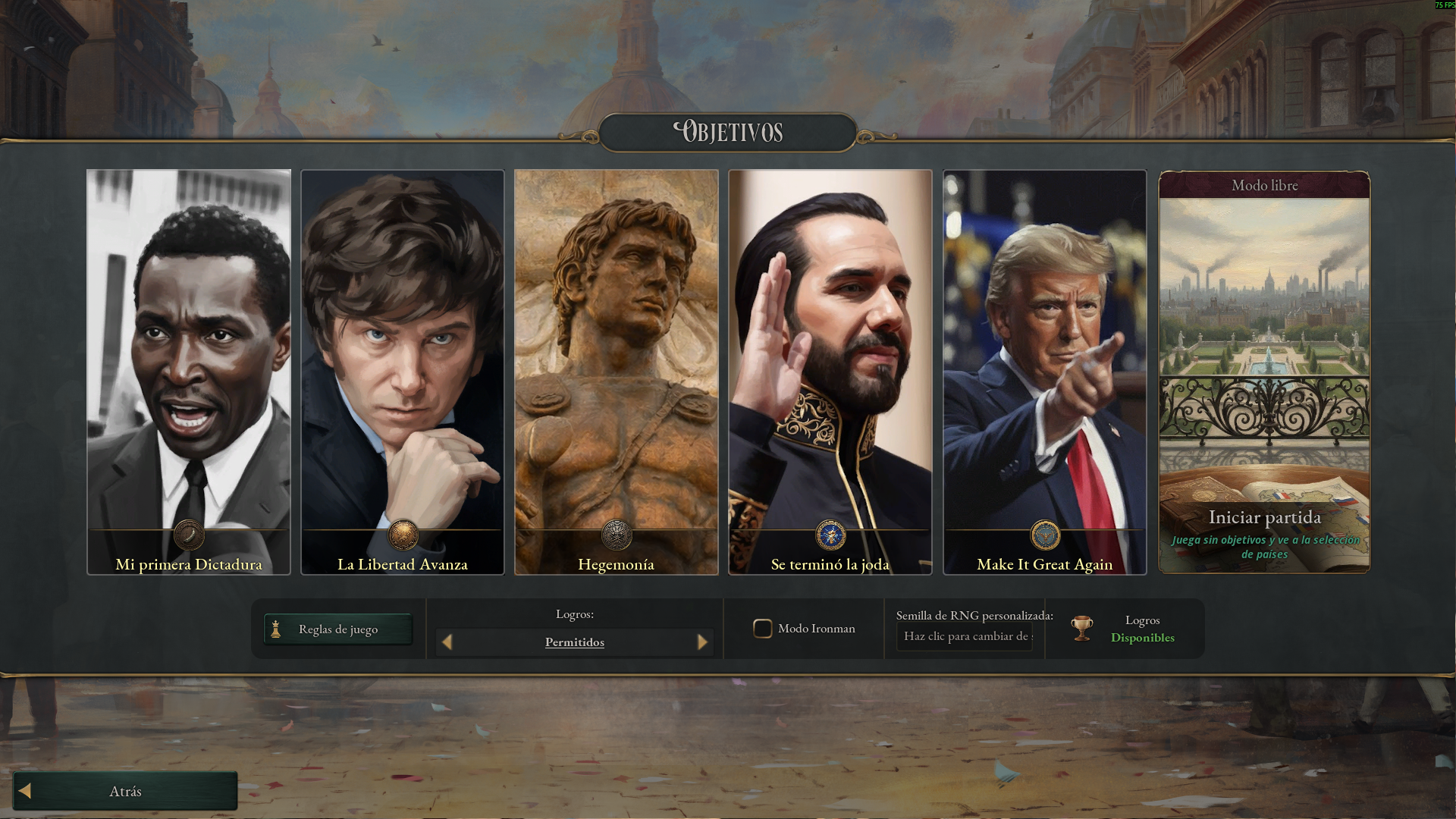Click the Logros trophy icon
1456x819 pixels.
[x=1082, y=629]
